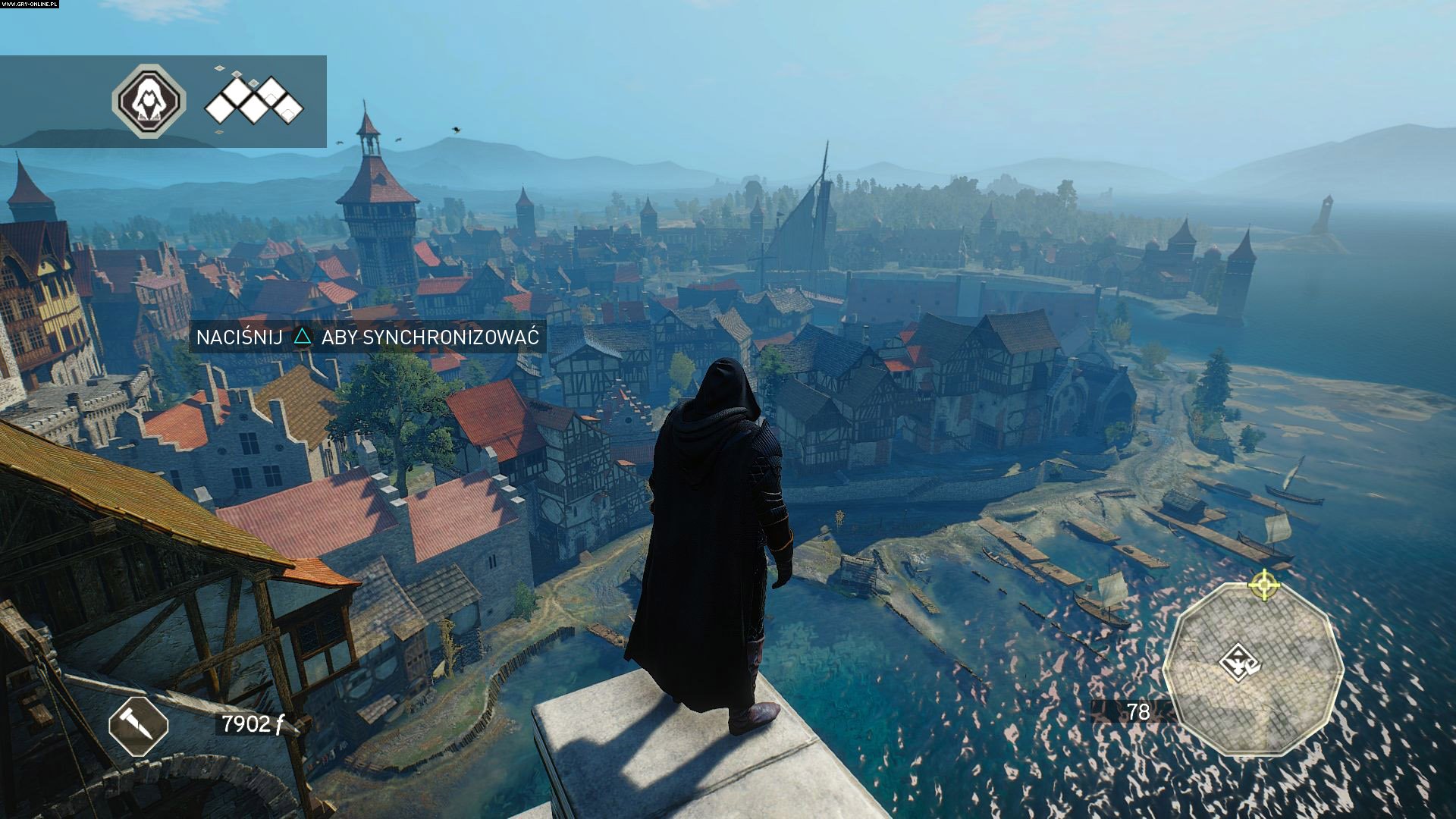
Task: Select the player arrow on the minimap
Action: coord(1238,663)
